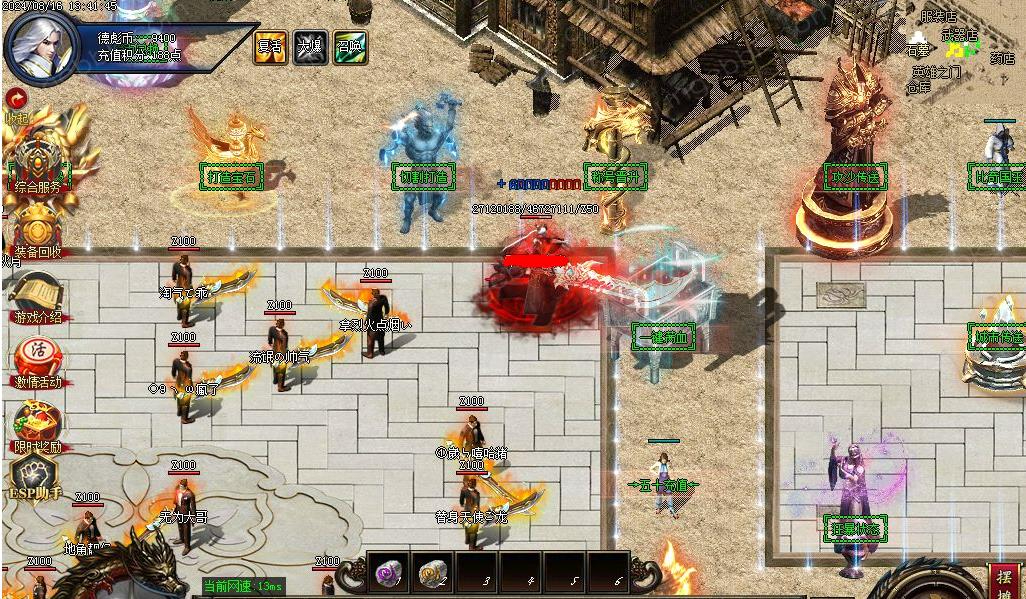Open the 激情活动 events drum icon
This screenshot has width=1026, height=599.
click(x=37, y=360)
